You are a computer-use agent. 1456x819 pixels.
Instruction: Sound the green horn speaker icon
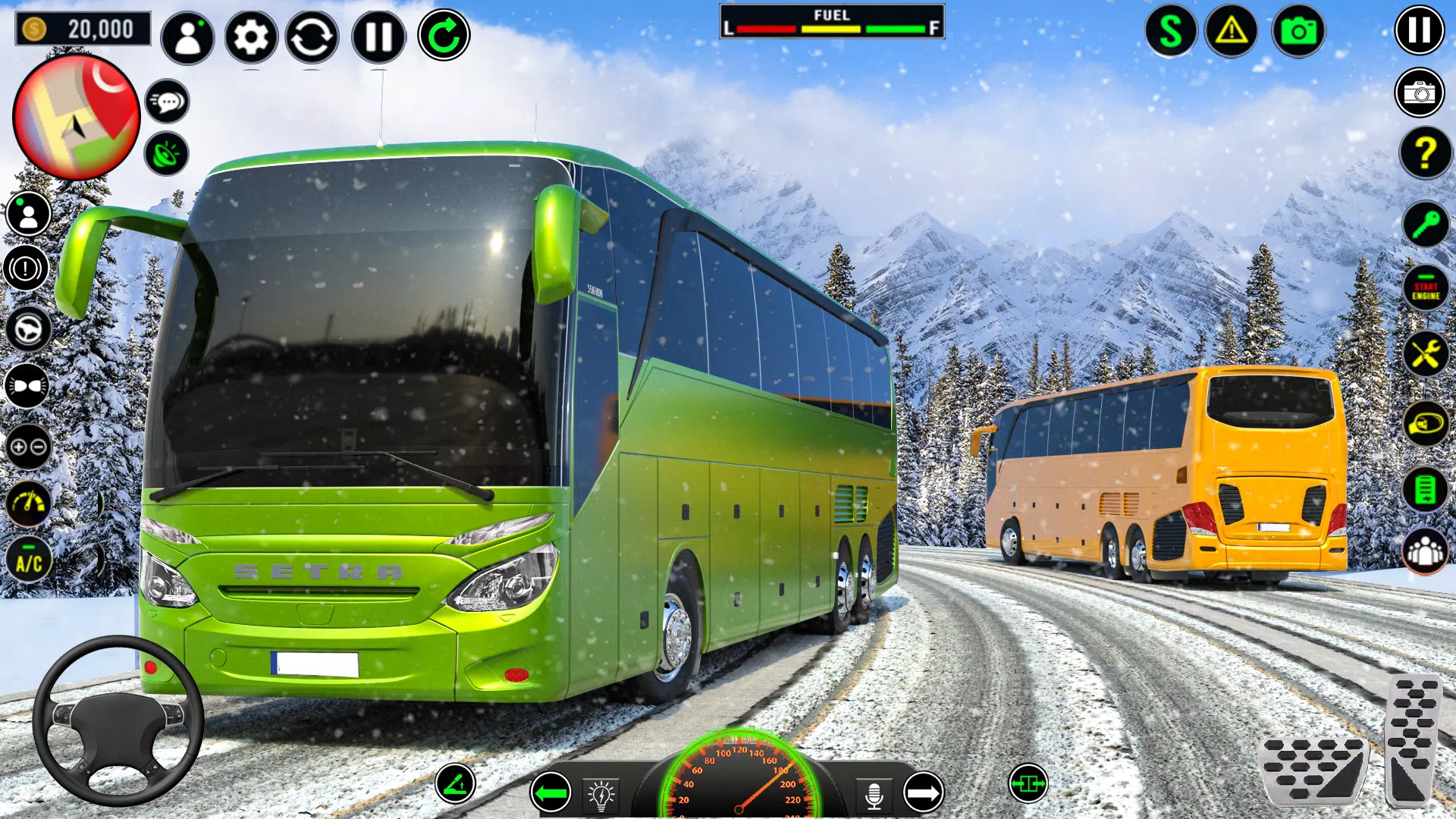[x=167, y=154]
